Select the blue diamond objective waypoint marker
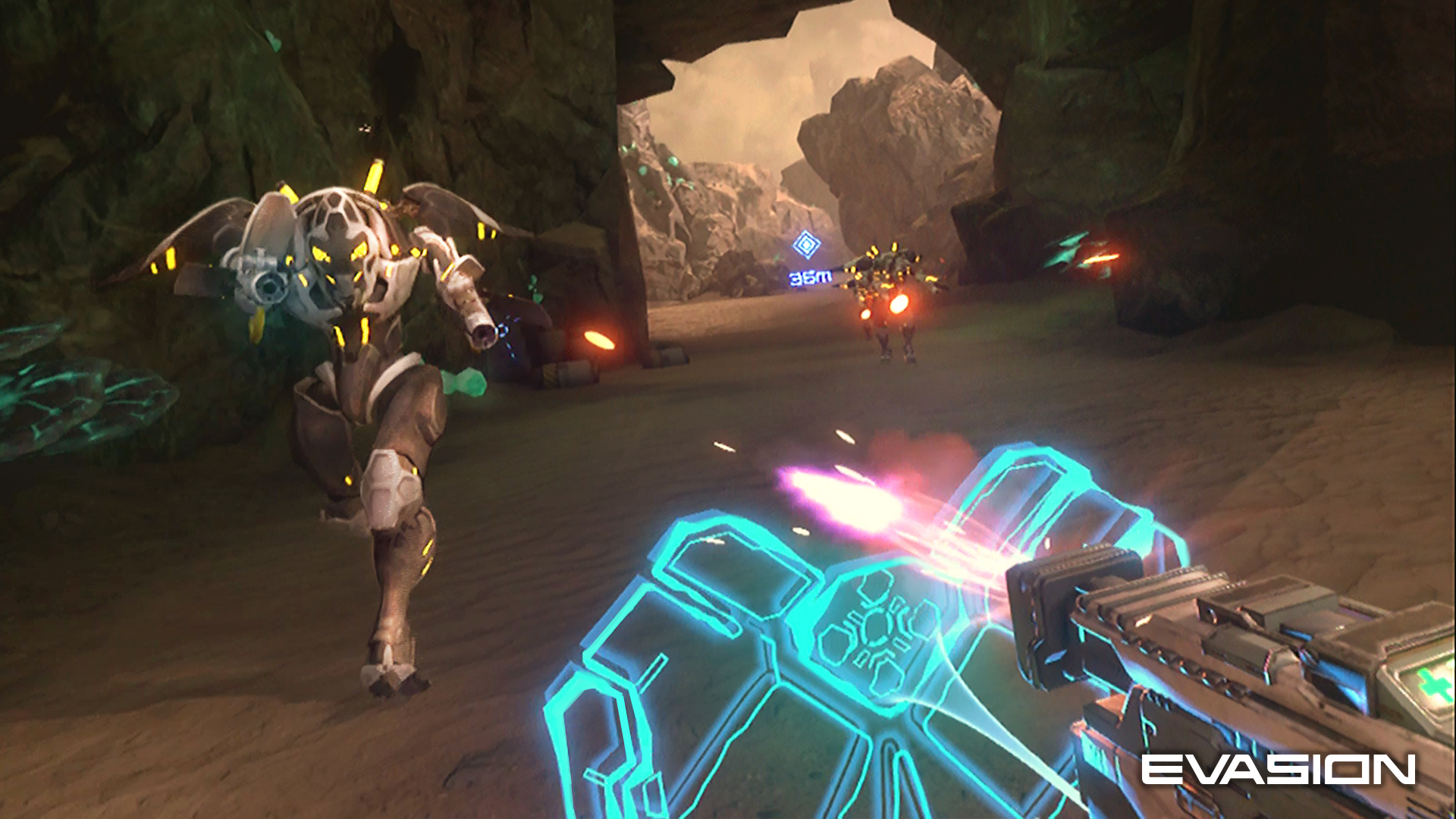 pyautogui.click(x=805, y=245)
